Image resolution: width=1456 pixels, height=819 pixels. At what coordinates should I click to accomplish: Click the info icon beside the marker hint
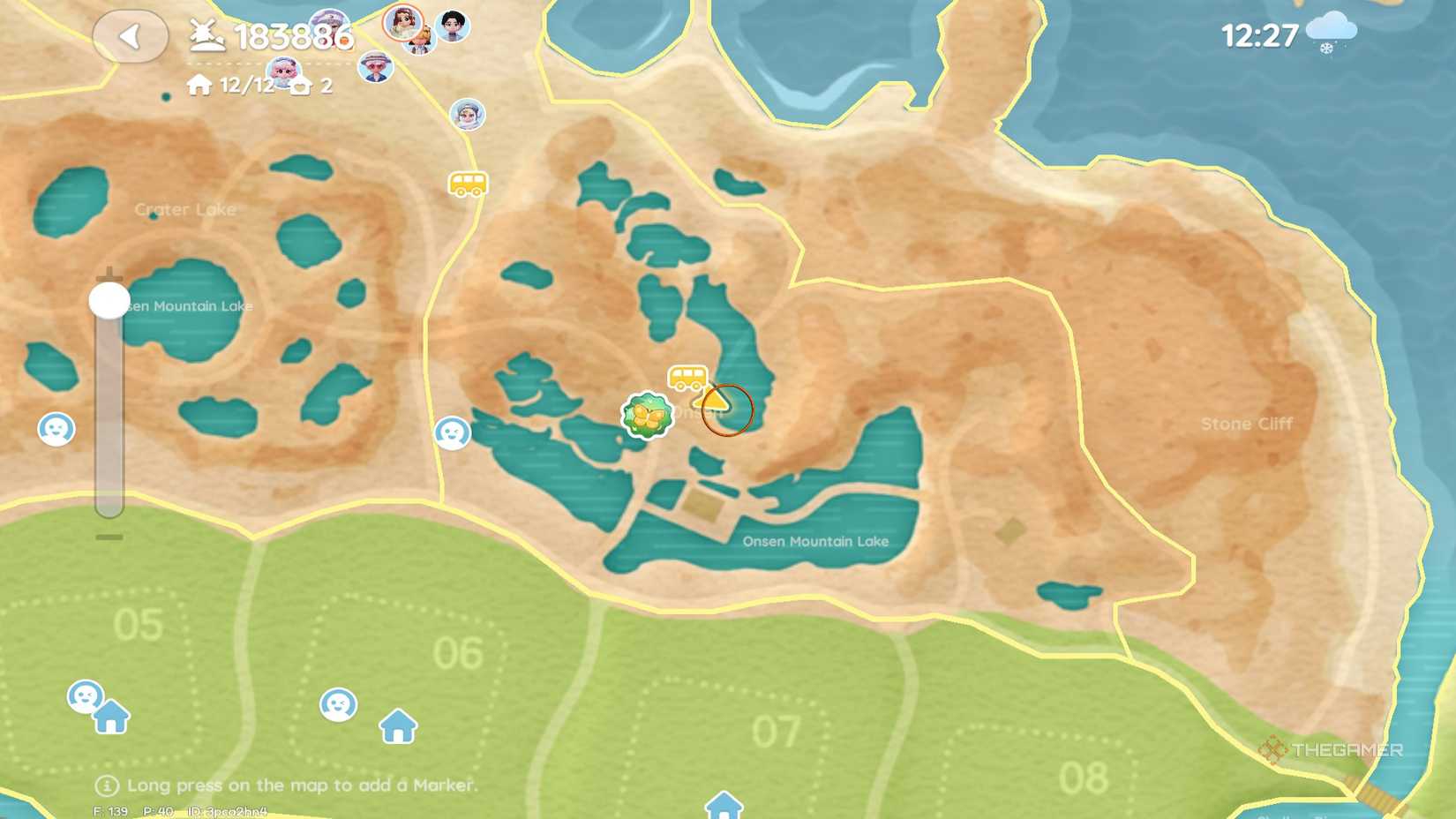pos(106,785)
